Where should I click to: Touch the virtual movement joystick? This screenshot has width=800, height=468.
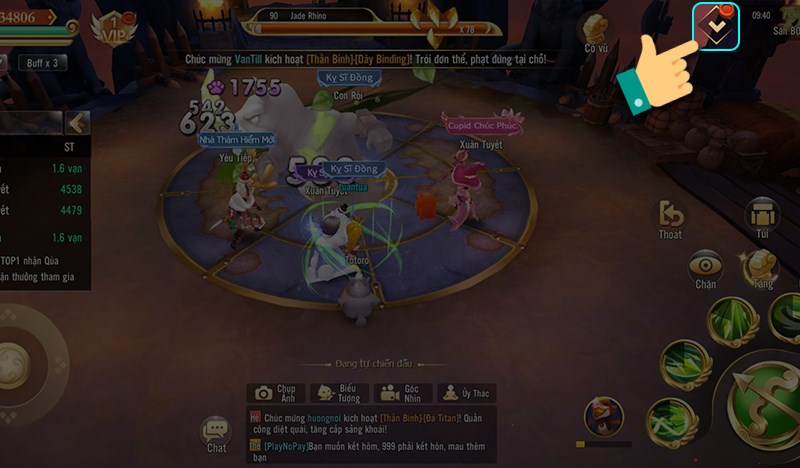tap(20, 362)
